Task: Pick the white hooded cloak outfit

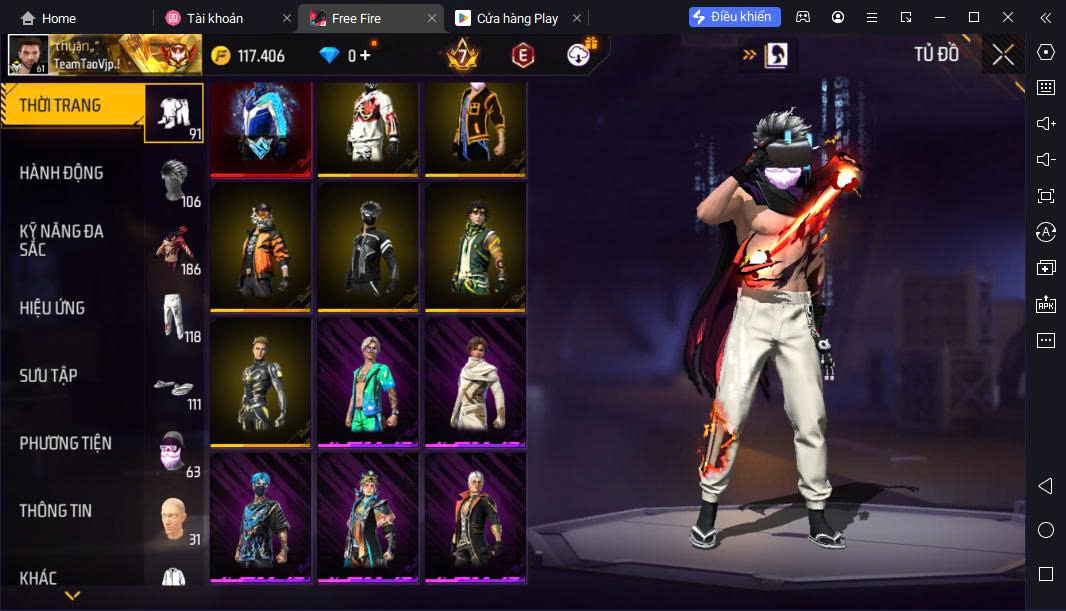Action: pos(476,381)
